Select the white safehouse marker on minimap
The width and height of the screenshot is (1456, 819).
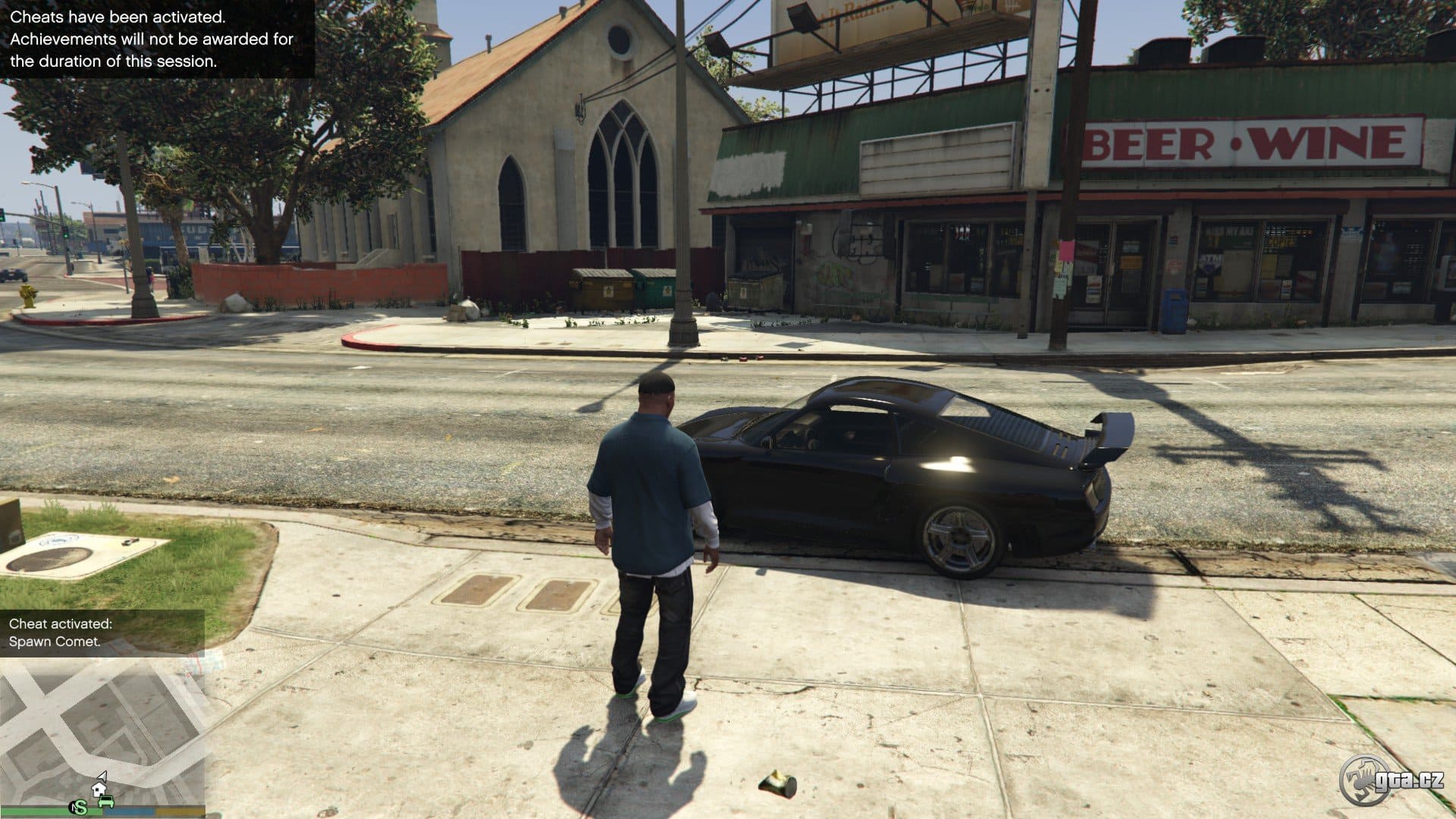click(100, 789)
